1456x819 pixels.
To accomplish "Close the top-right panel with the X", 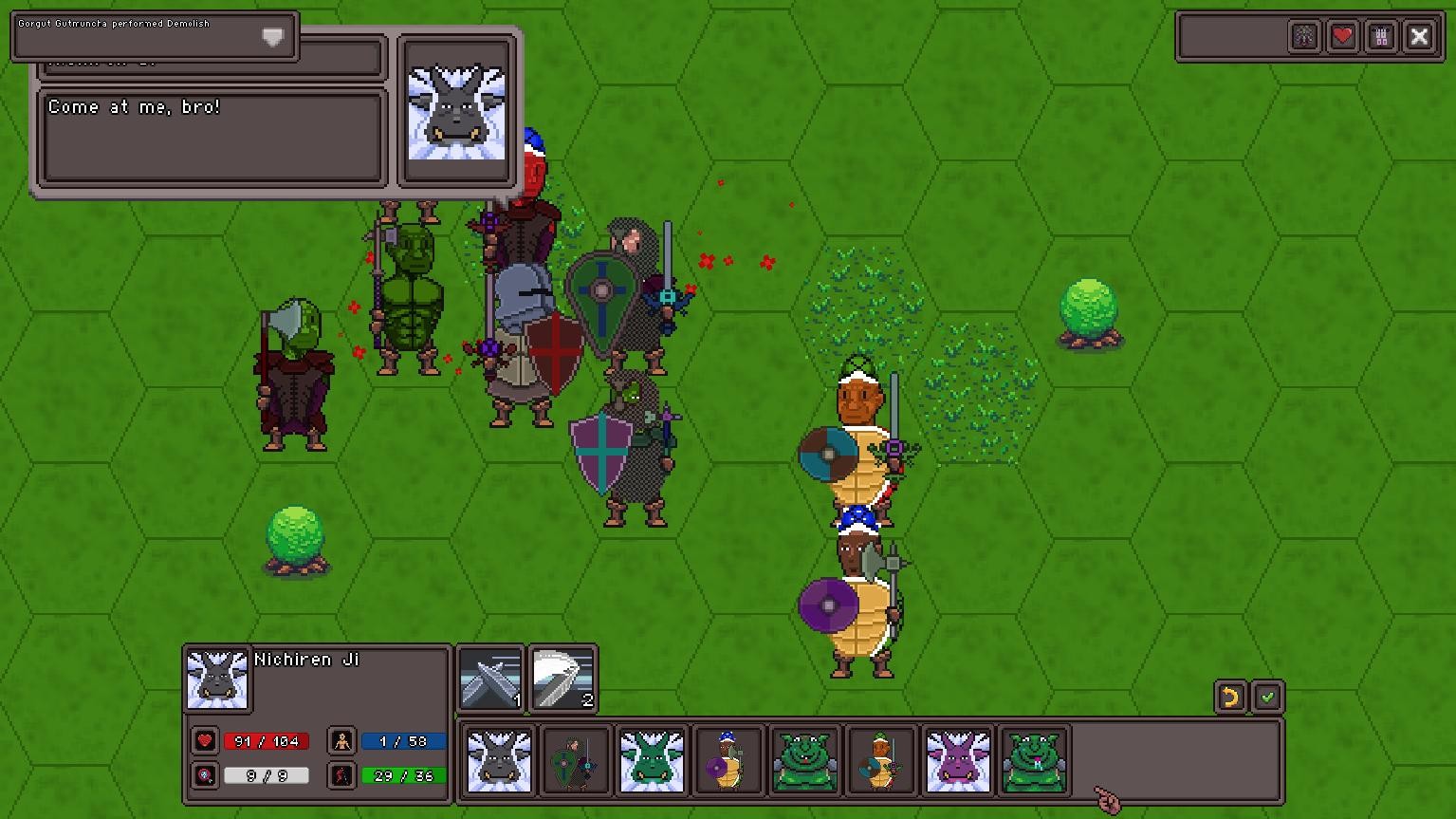I will 1420,36.
